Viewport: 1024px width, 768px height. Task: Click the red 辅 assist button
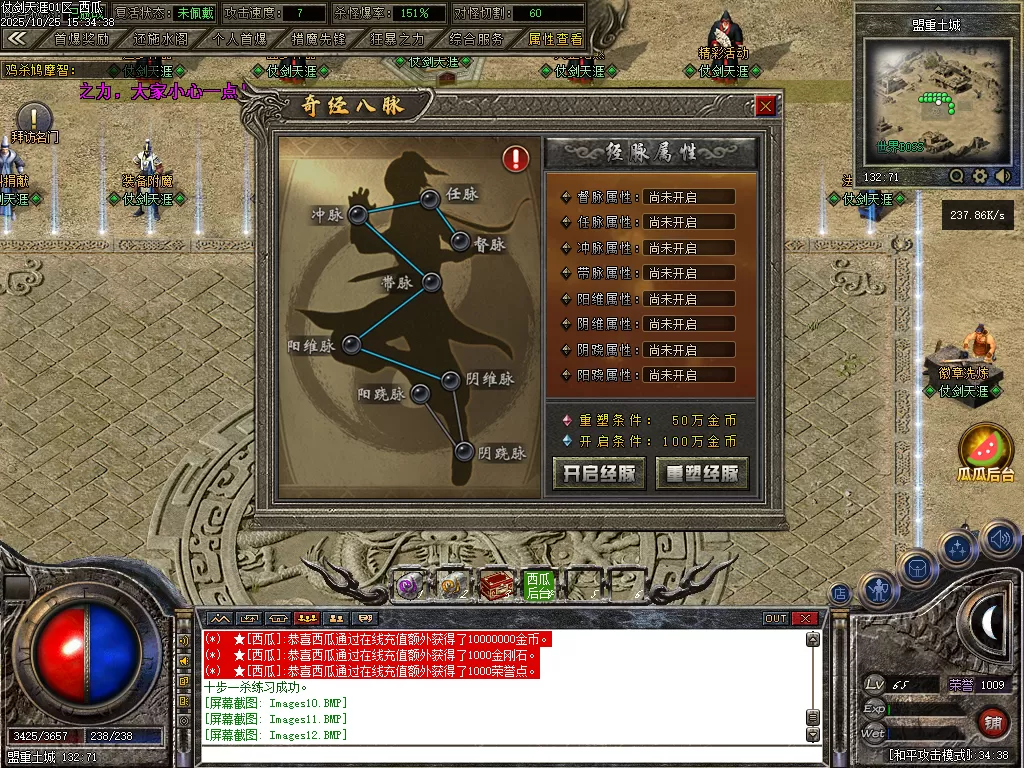992,721
